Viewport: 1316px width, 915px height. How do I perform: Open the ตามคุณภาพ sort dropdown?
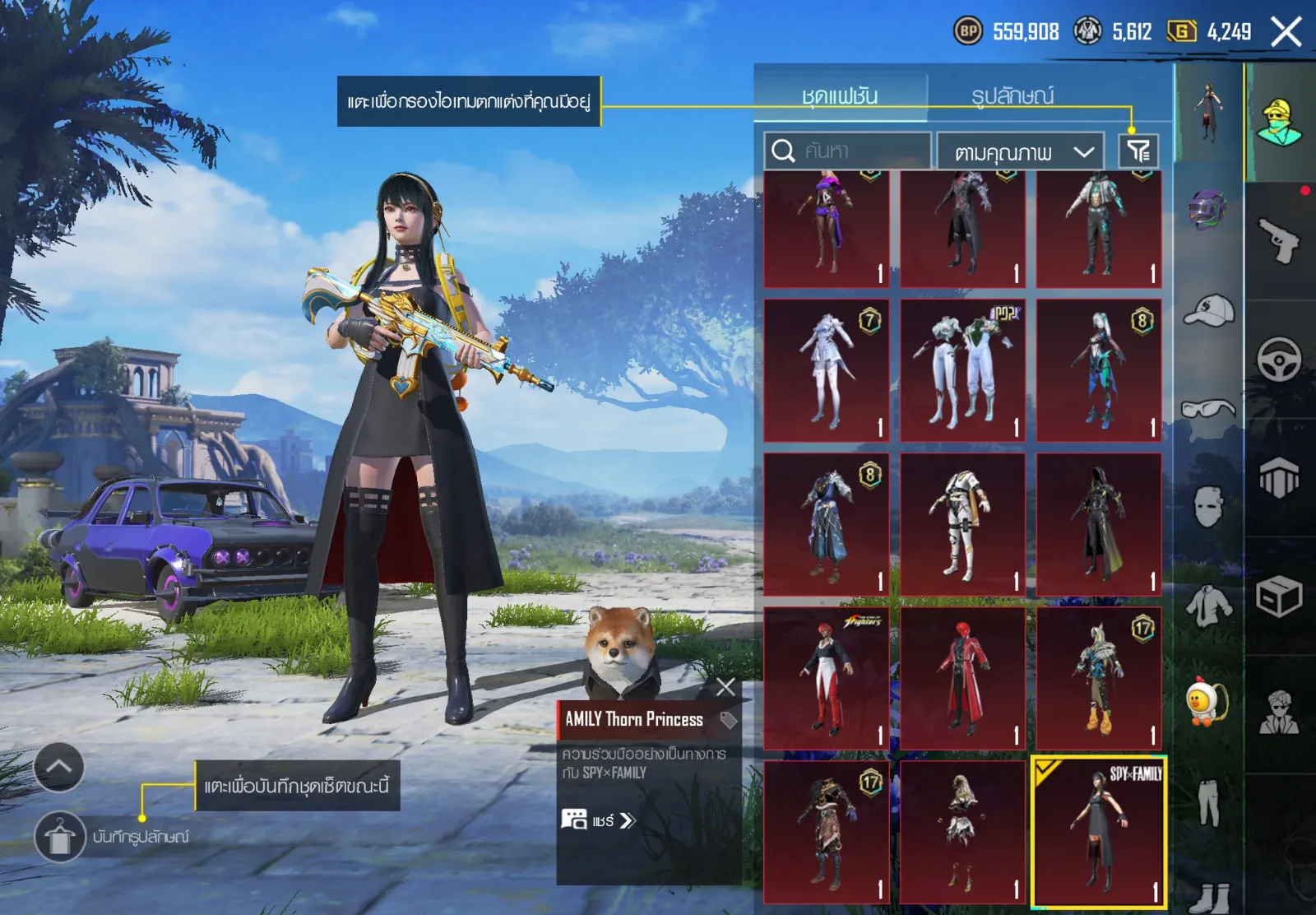coord(1020,151)
